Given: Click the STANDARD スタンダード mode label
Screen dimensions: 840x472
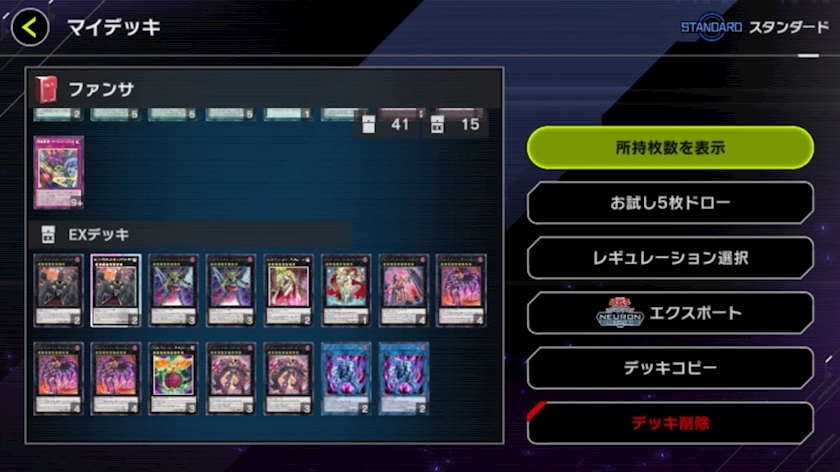Looking at the screenshot, I should pyautogui.click(x=754, y=27).
